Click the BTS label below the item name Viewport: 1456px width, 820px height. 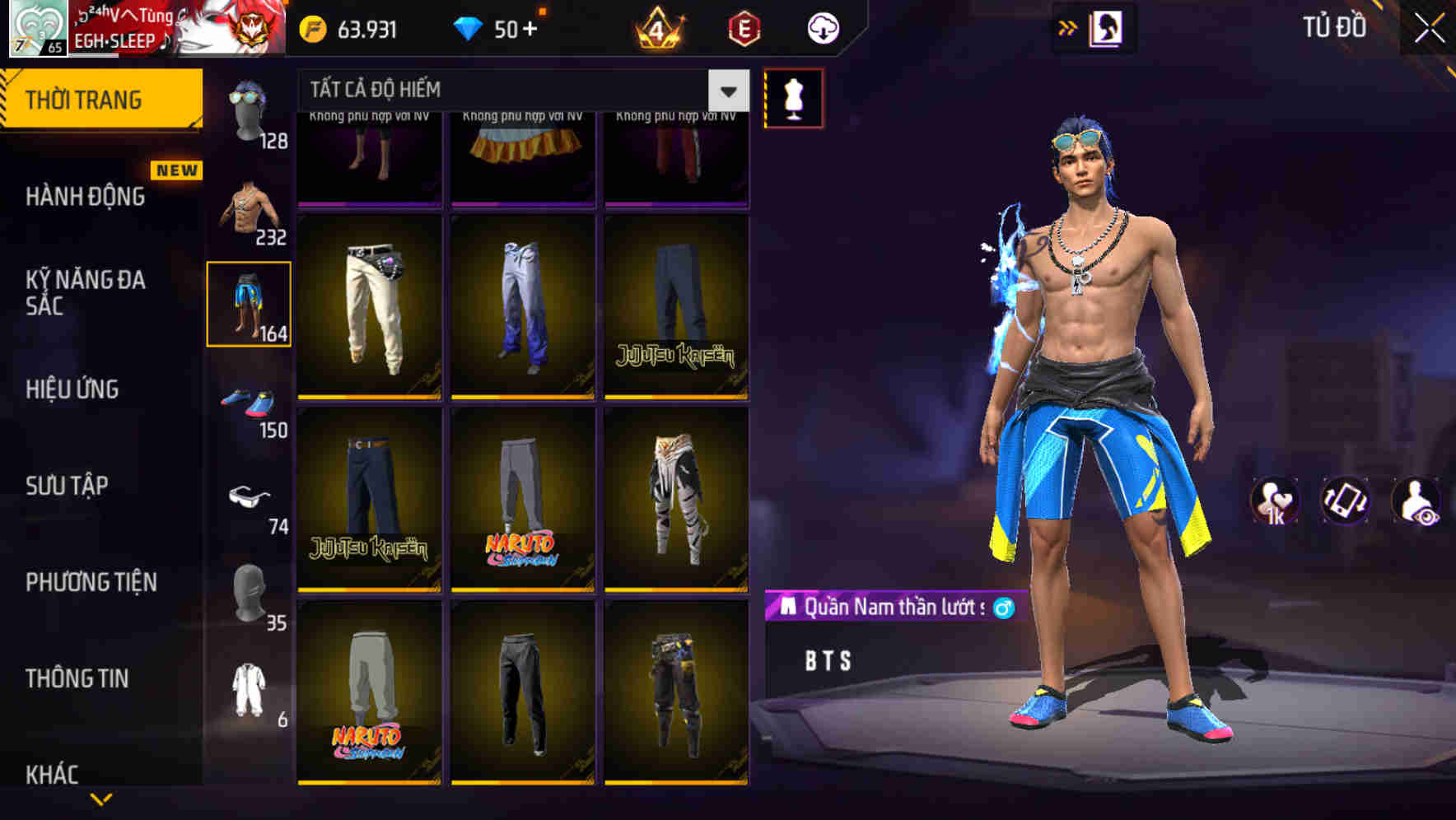tap(825, 659)
